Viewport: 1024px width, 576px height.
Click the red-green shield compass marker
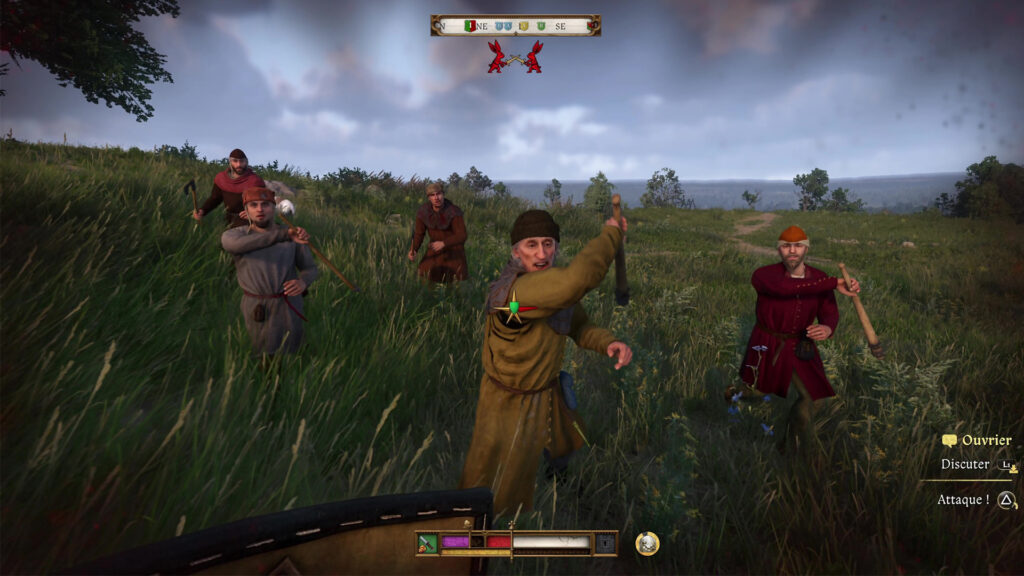pyautogui.click(x=470, y=26)
